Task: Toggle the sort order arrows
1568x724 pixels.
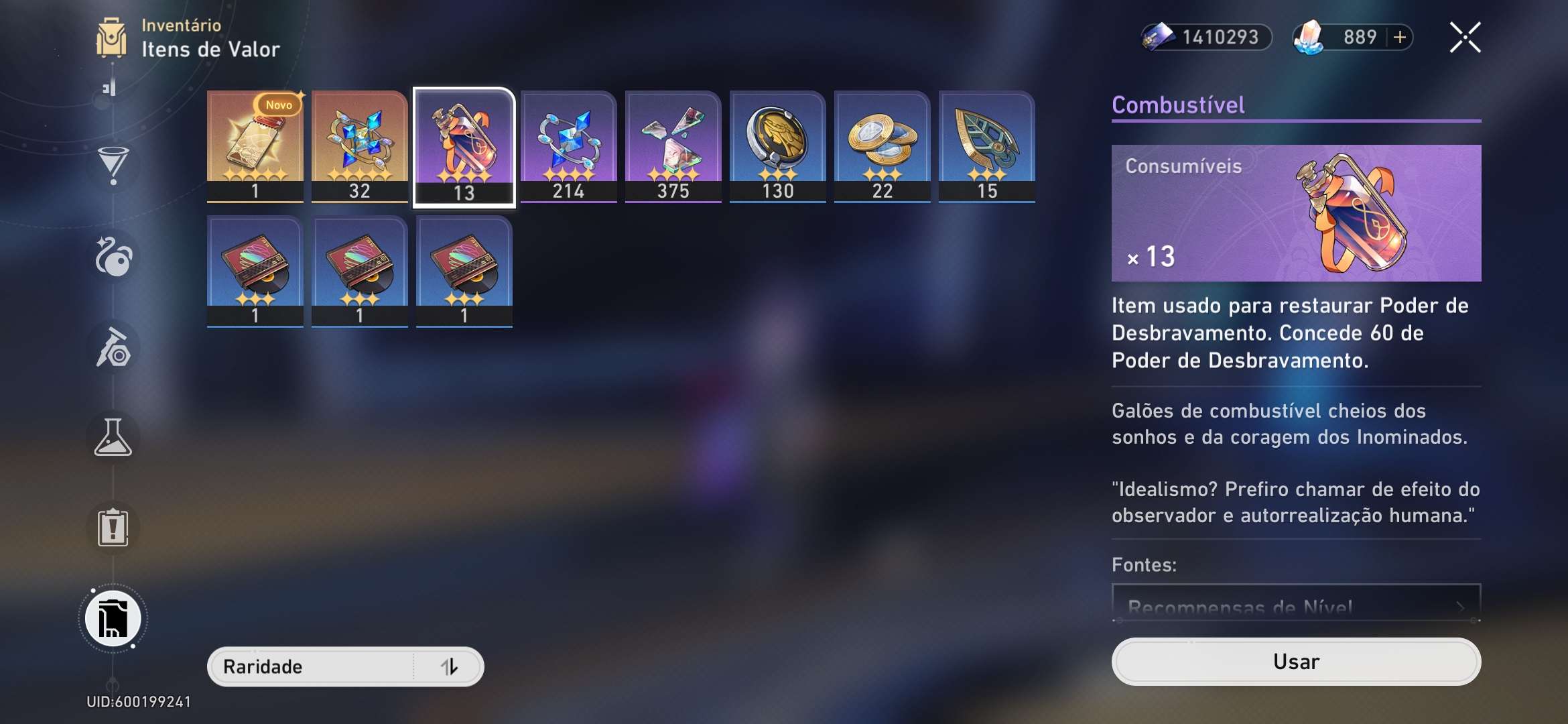Action: pos(450,666)
